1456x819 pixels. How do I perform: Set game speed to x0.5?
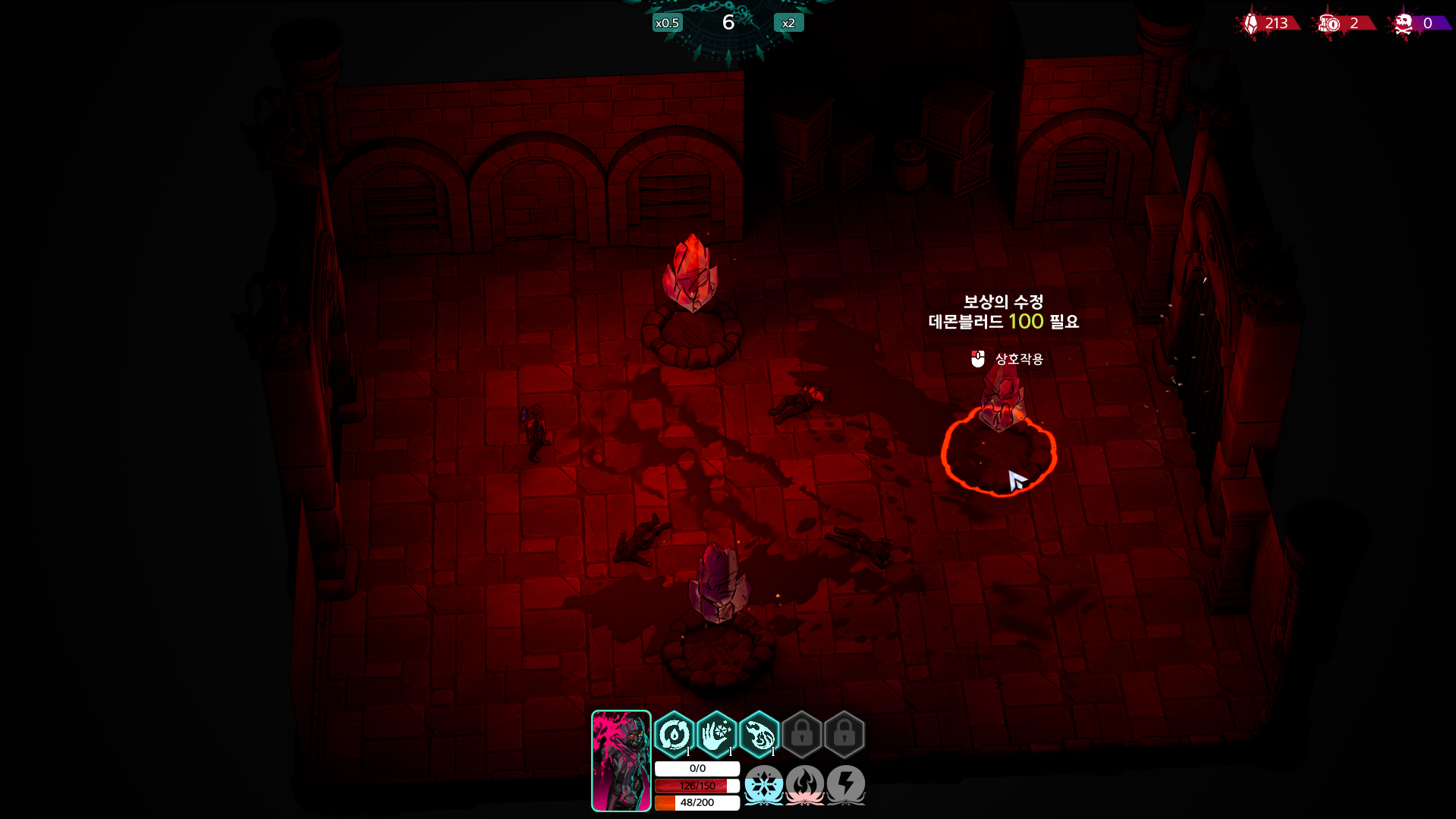click(667, 23)
